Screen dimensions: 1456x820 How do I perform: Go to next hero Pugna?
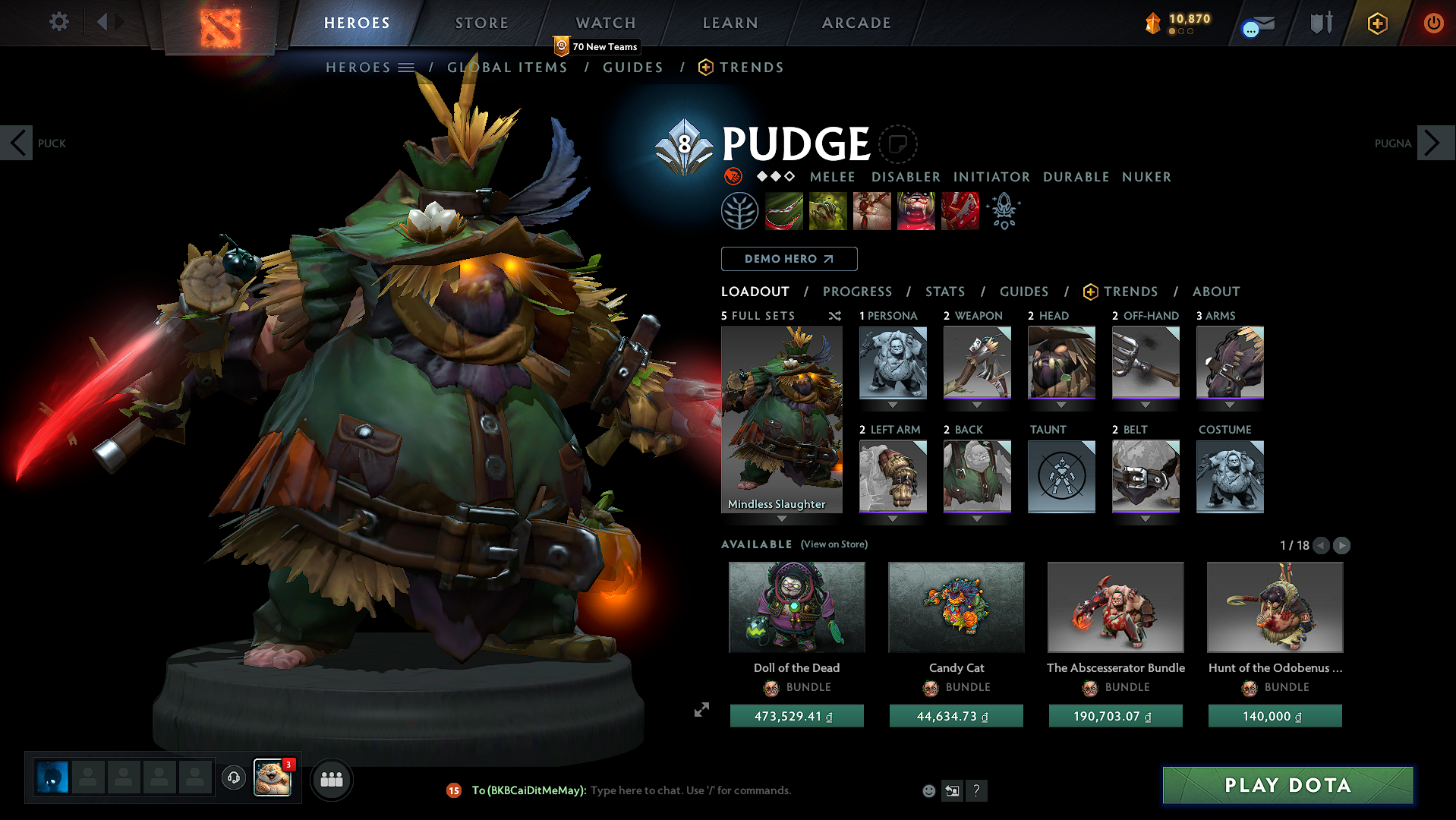[x=1432, y=143]
